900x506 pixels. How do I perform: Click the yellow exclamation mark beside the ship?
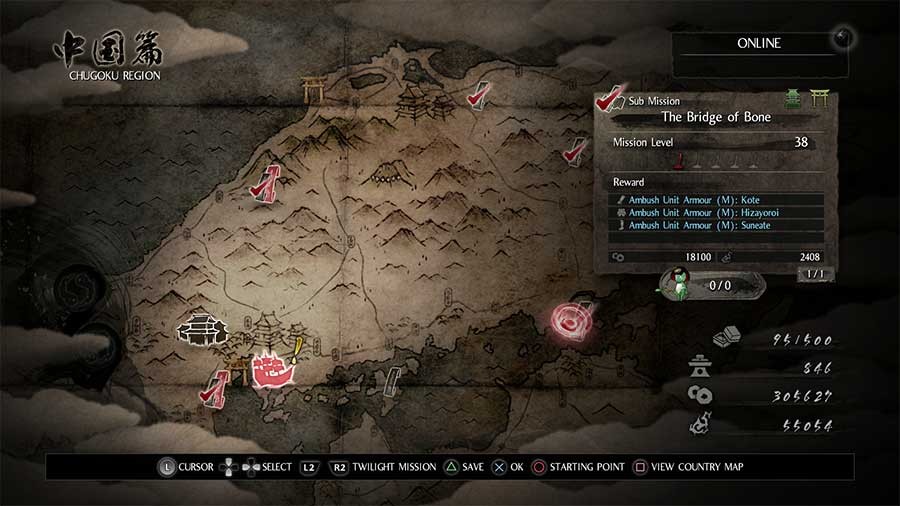(x=299, y=347)
